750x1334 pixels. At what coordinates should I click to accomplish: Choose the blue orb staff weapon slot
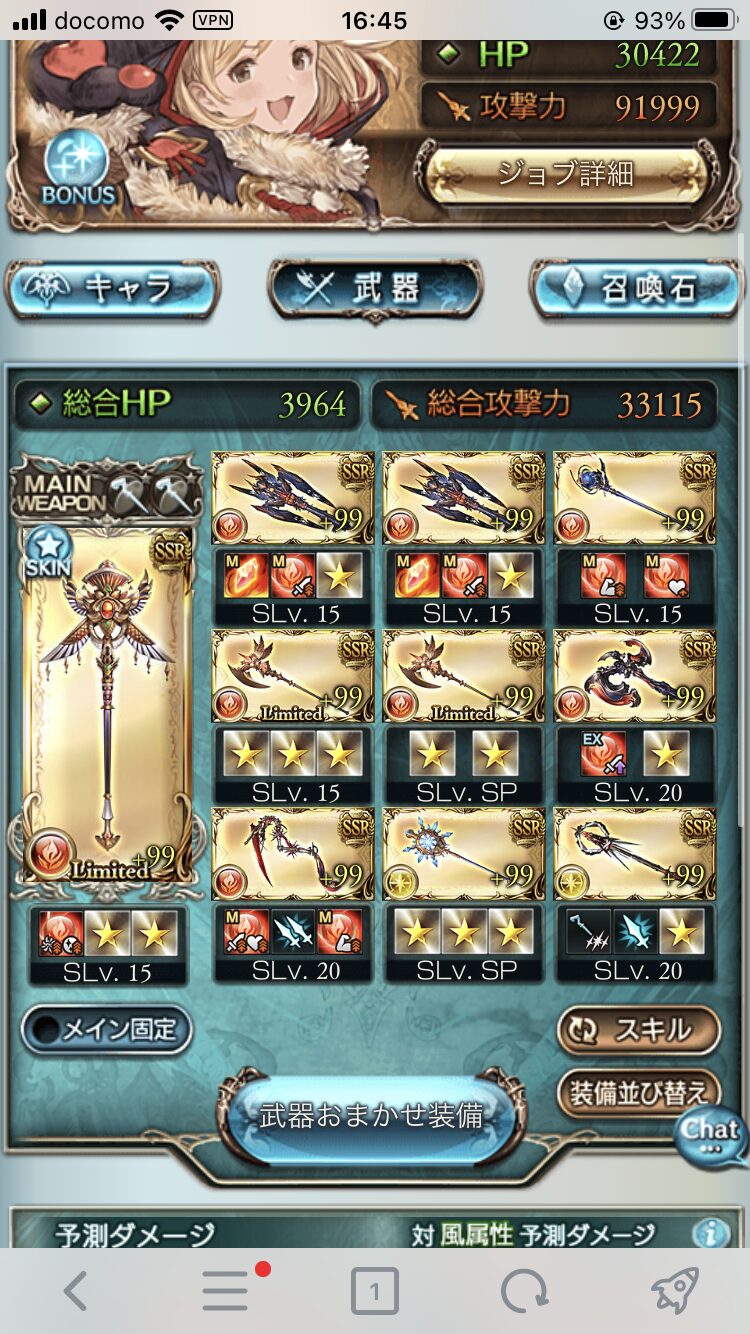[635, 497]
